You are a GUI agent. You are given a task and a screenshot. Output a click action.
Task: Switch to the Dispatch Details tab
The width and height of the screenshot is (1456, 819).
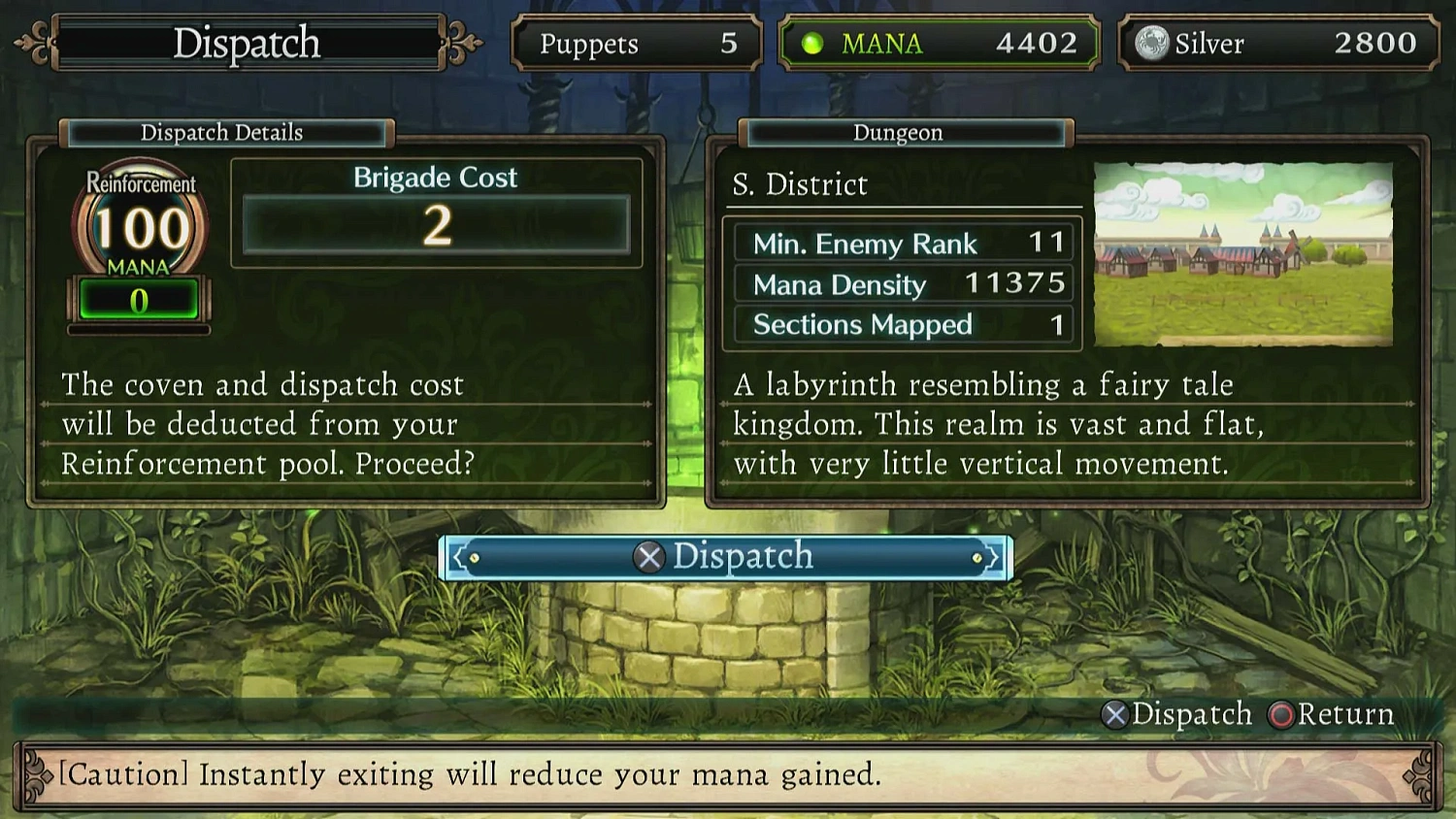coord(221,133)
